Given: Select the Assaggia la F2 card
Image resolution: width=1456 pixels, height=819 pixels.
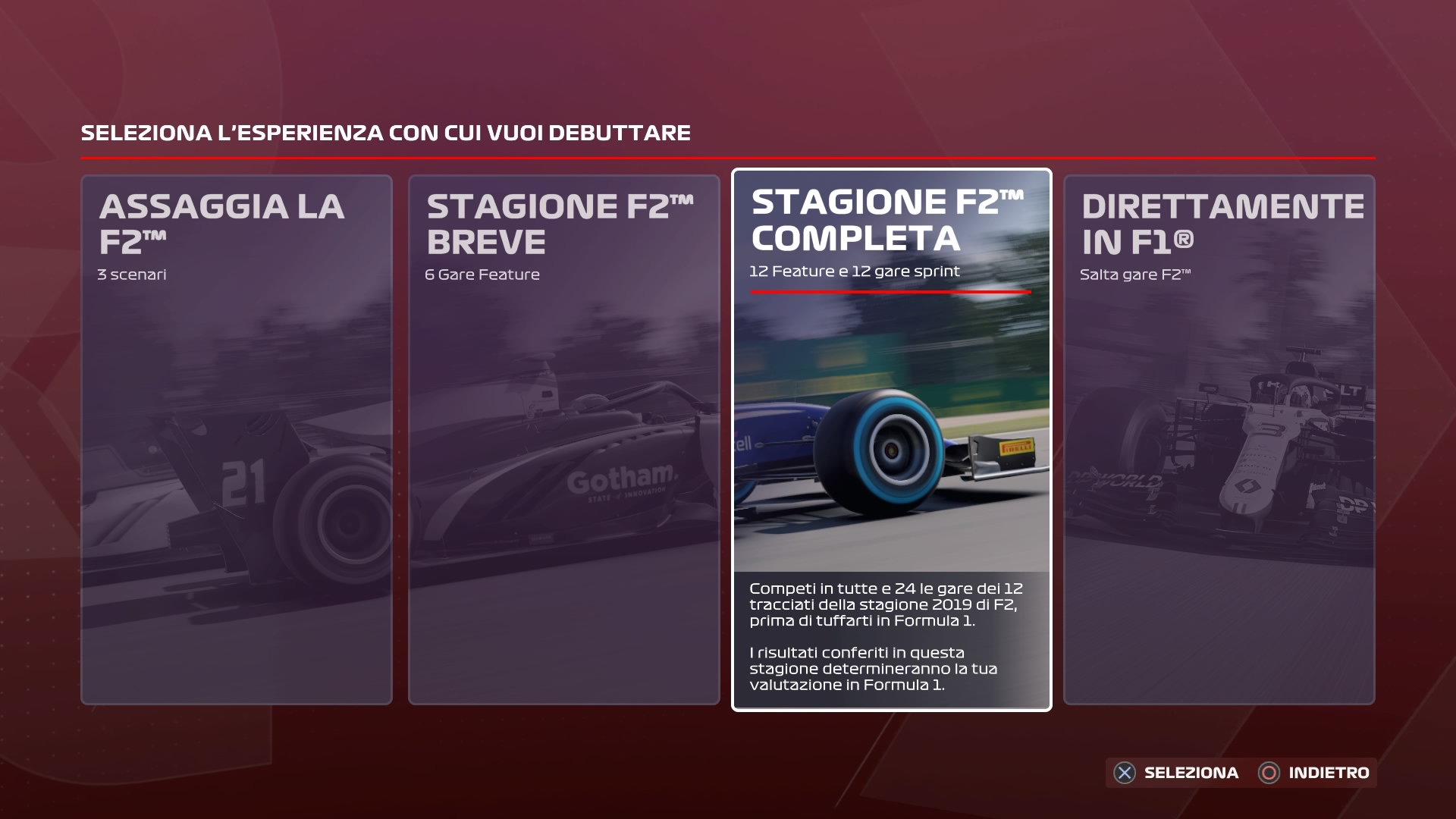Looking at the screenshot, I should 237,440.
